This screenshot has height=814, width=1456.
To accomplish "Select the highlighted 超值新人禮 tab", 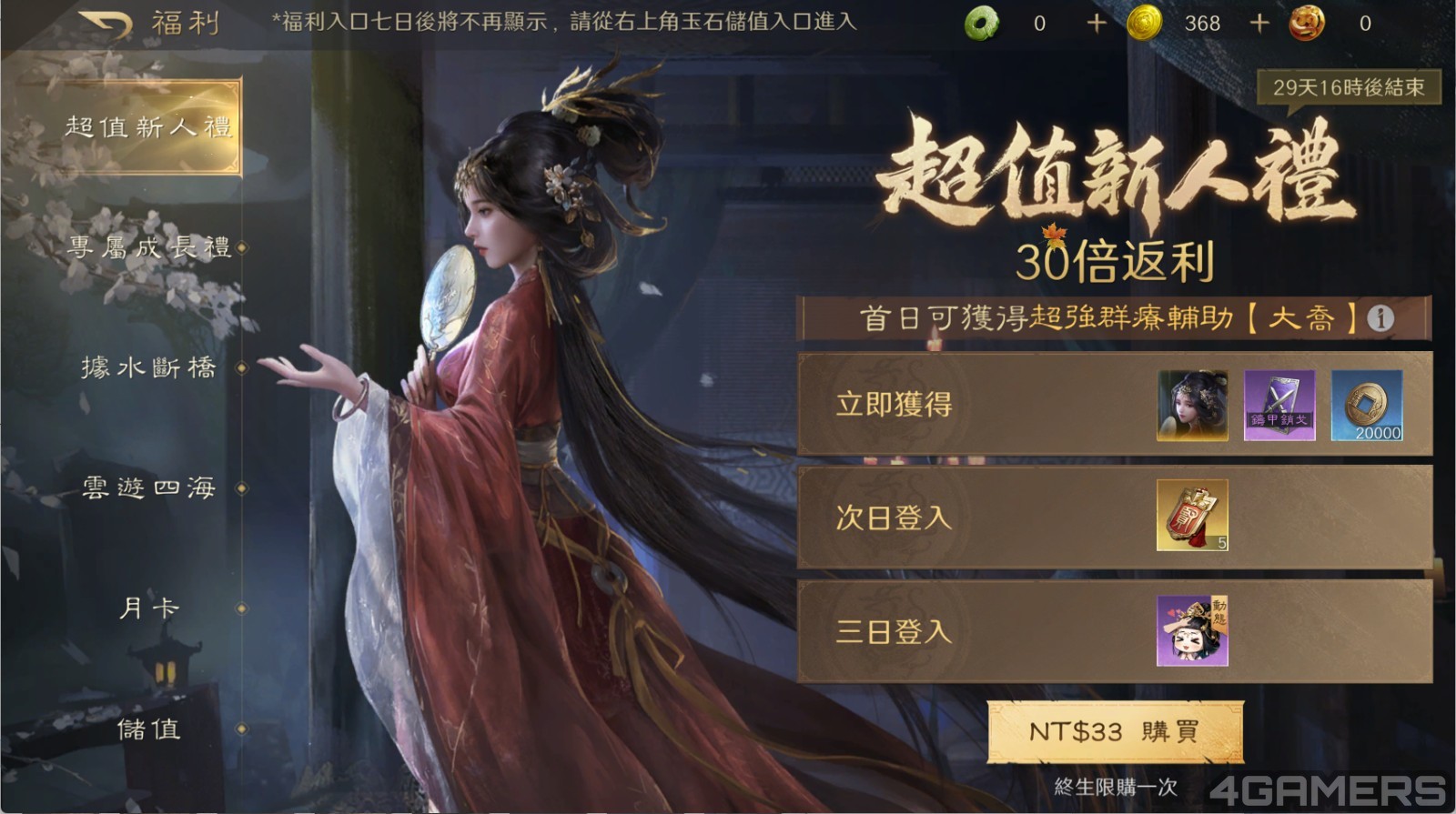I will coord(151,127).
